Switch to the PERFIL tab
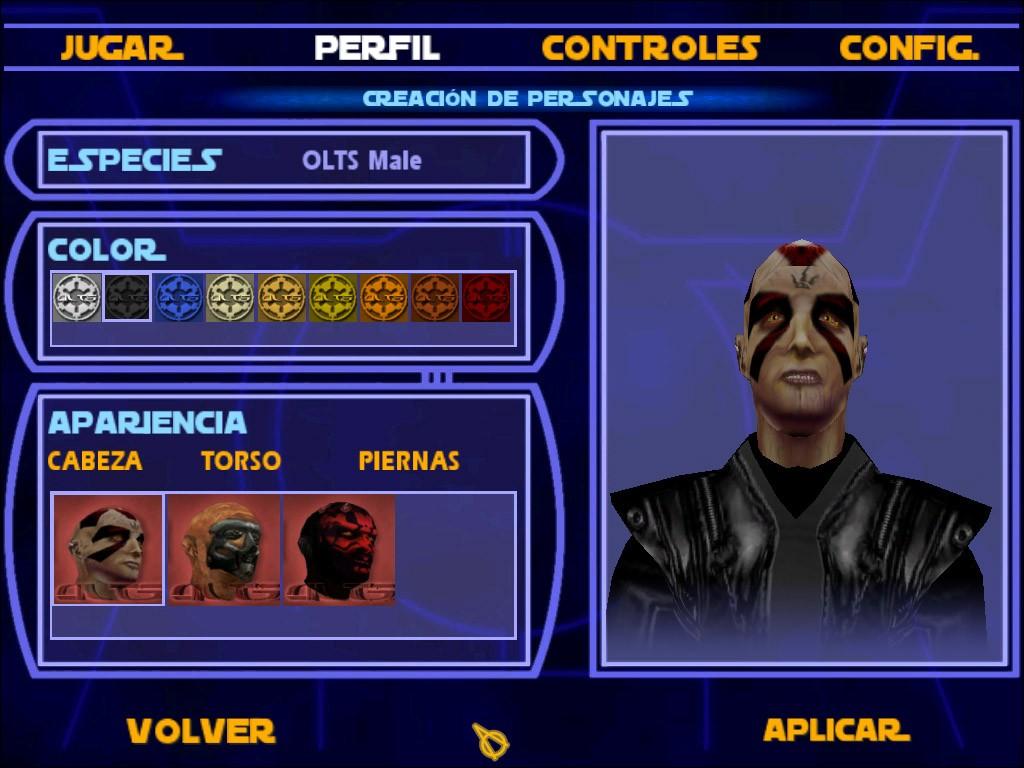 coord(376,48)
